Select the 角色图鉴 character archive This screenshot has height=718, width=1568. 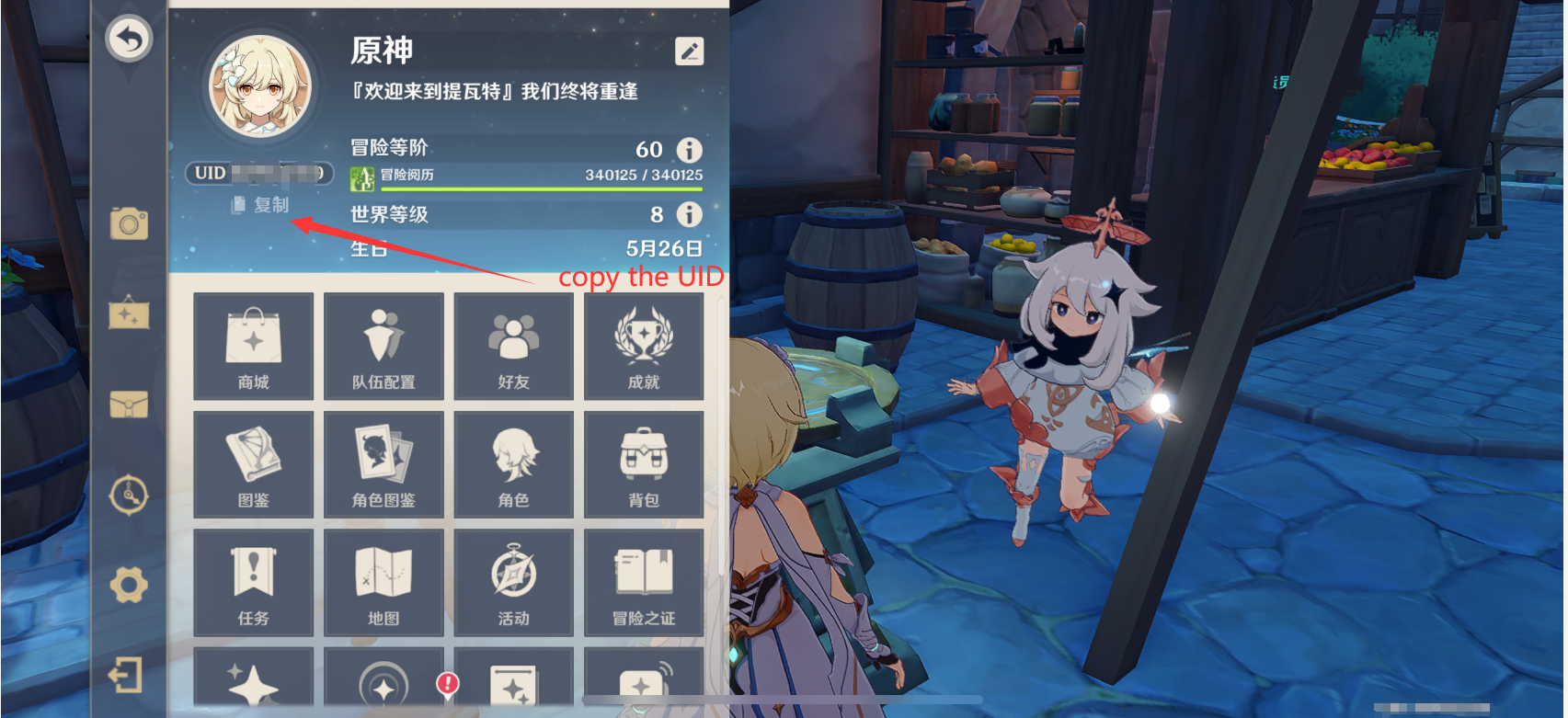(x=383, y=464)
